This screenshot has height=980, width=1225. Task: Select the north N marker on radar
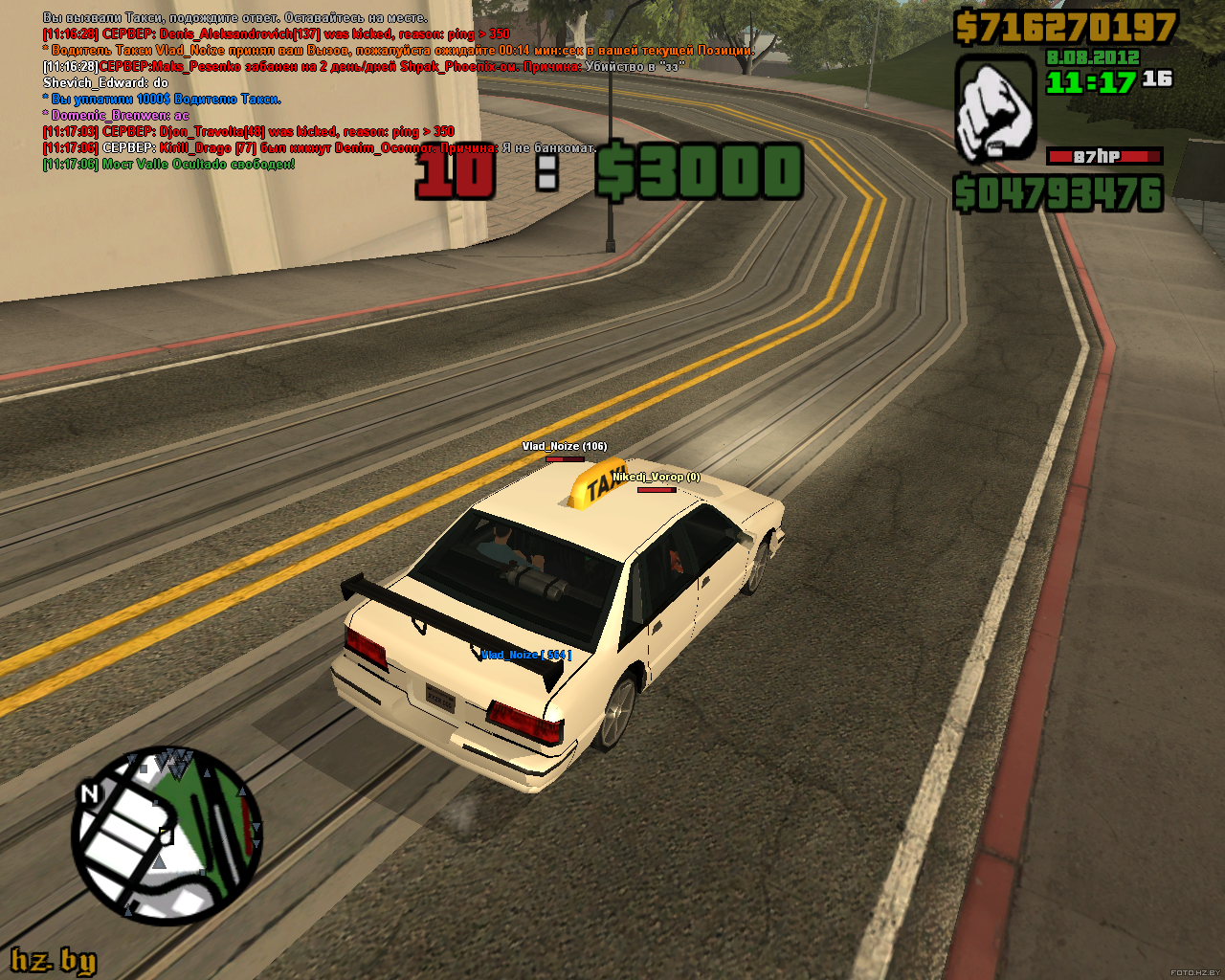pyautogui.click(x=89, y=792)
